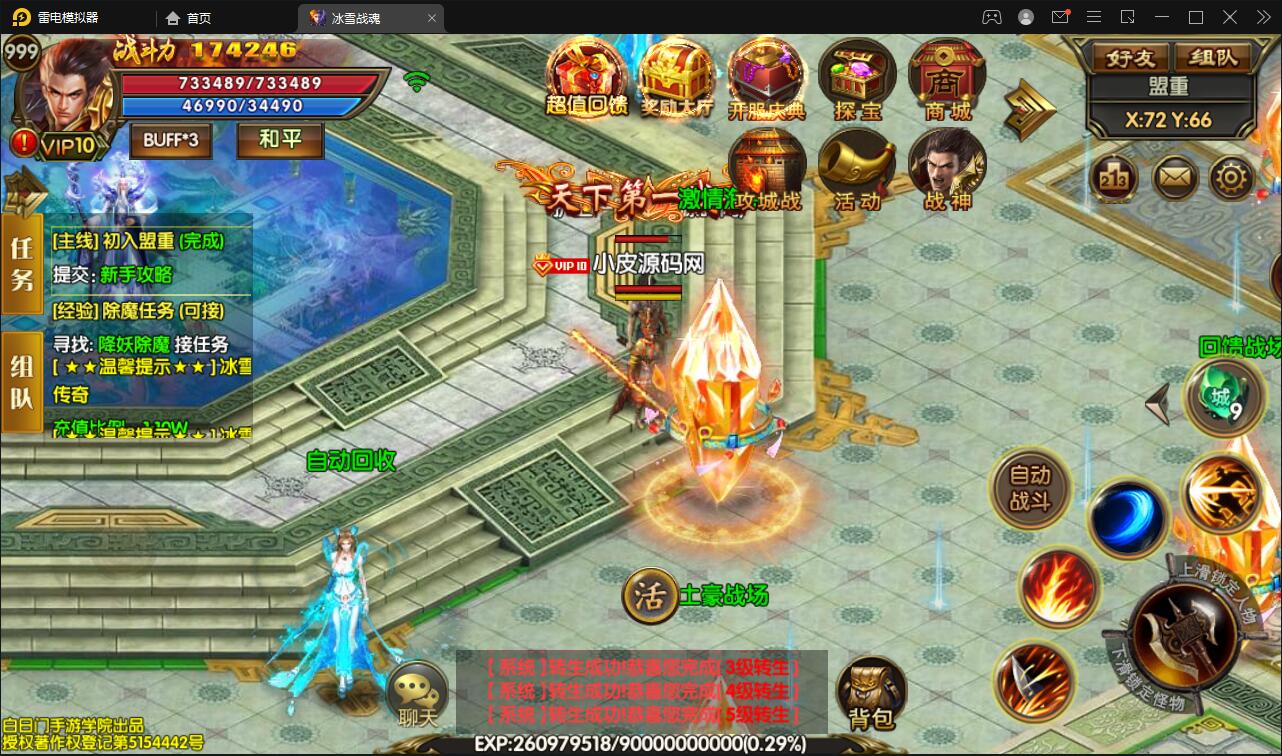Open the 攻城战 siege battle icon
Image resolution: width=1282 pixels, height=756 pixels.
tap(767, 165)
